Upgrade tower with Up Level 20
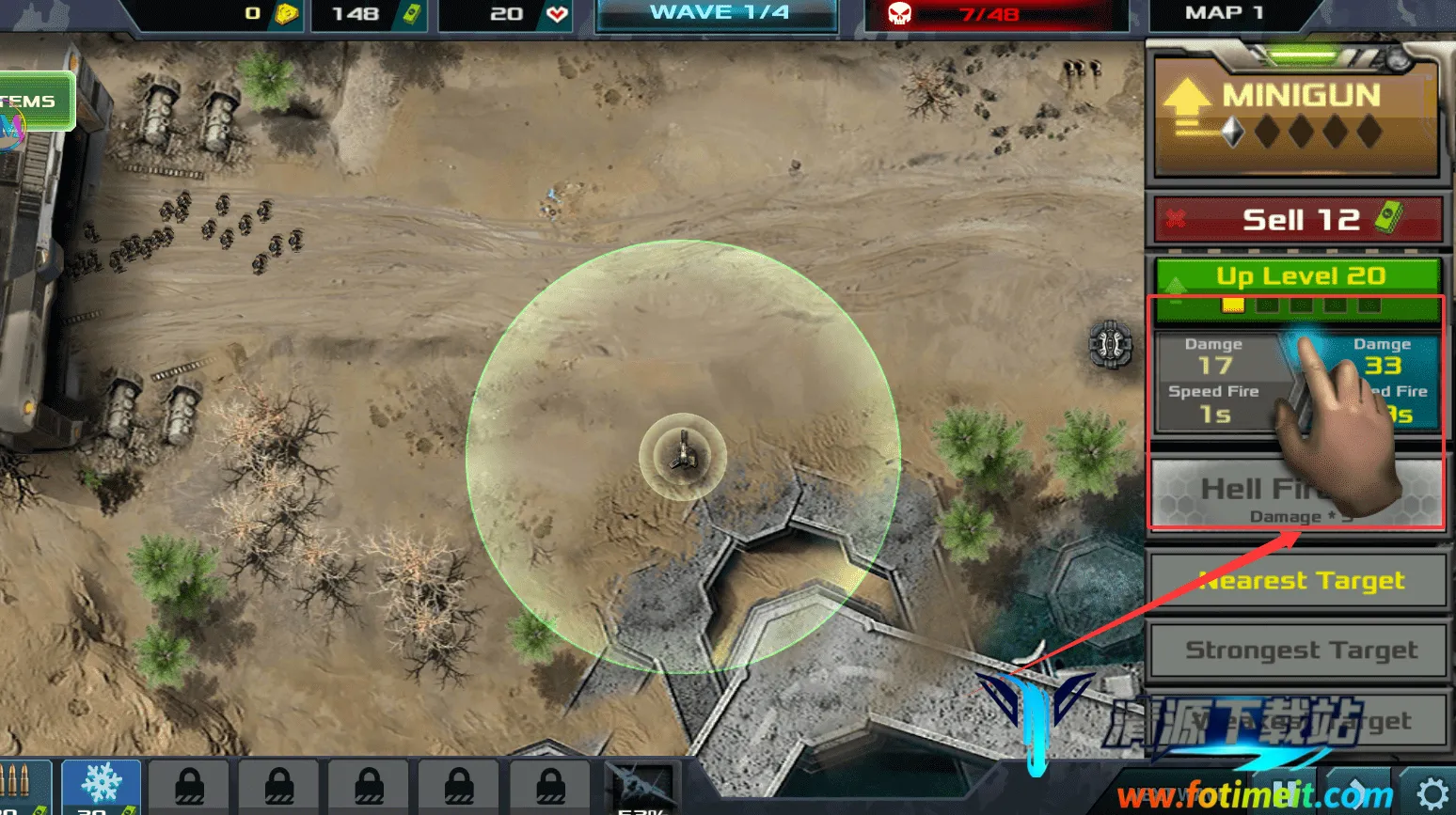This screenshot has height=815, width=1456. pos(1298,276)
